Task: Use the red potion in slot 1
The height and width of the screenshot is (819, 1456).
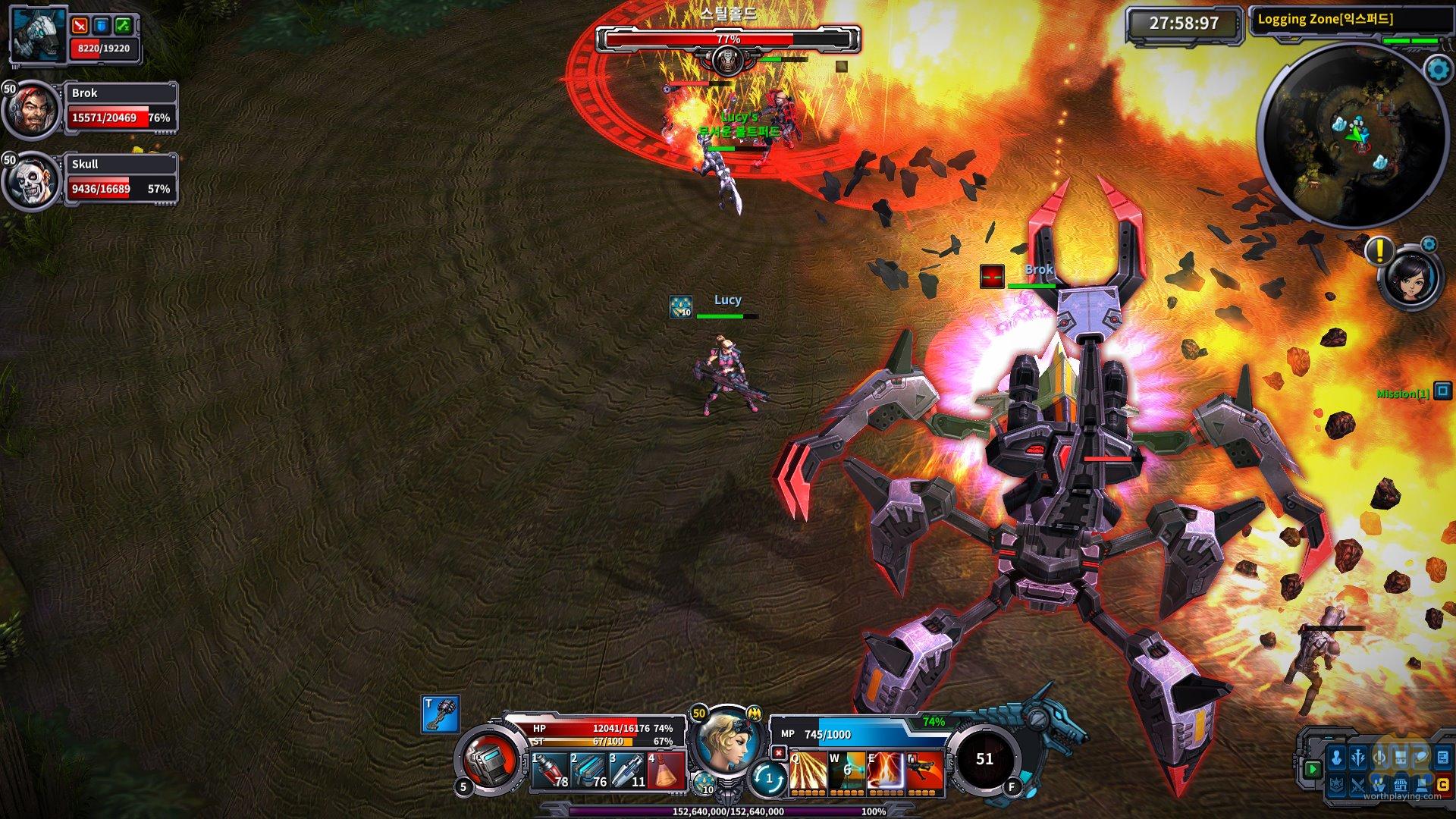Action: click(551, 770)
